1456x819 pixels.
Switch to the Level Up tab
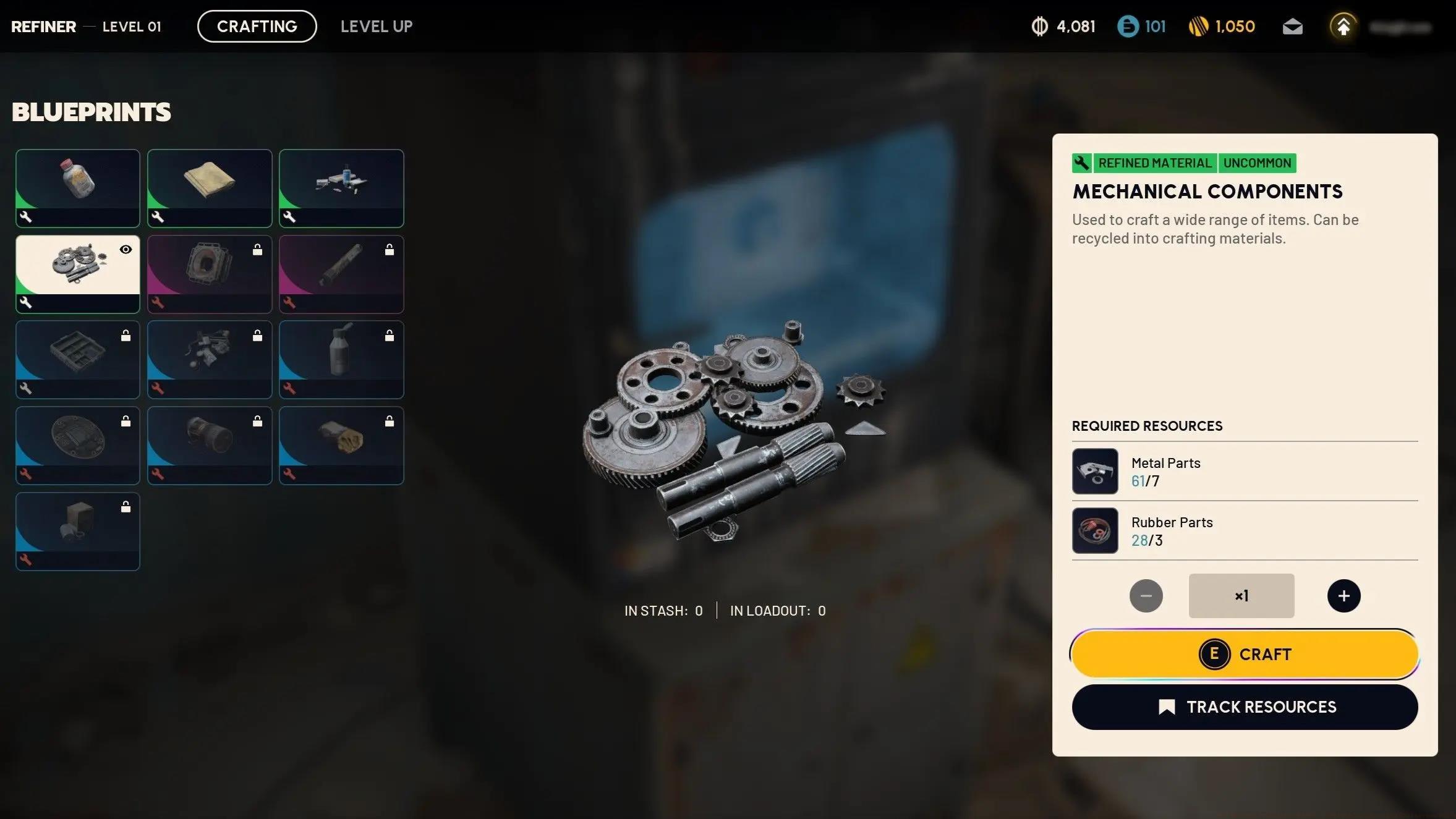click(376, 27)
